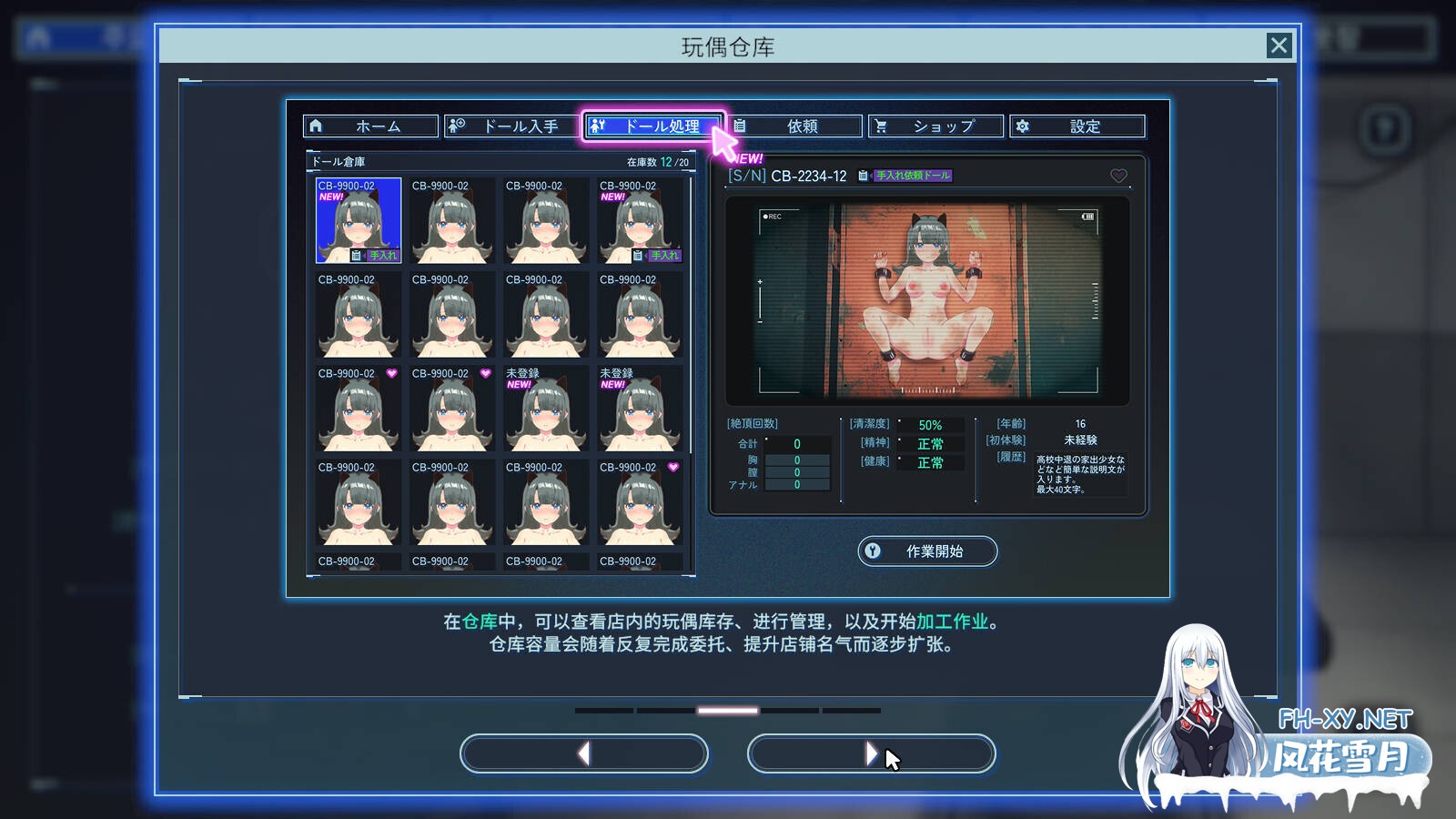Toggle the 手入れ tag on the first doll
Viewport: 1456px width, 819px height.
(382, 256)
